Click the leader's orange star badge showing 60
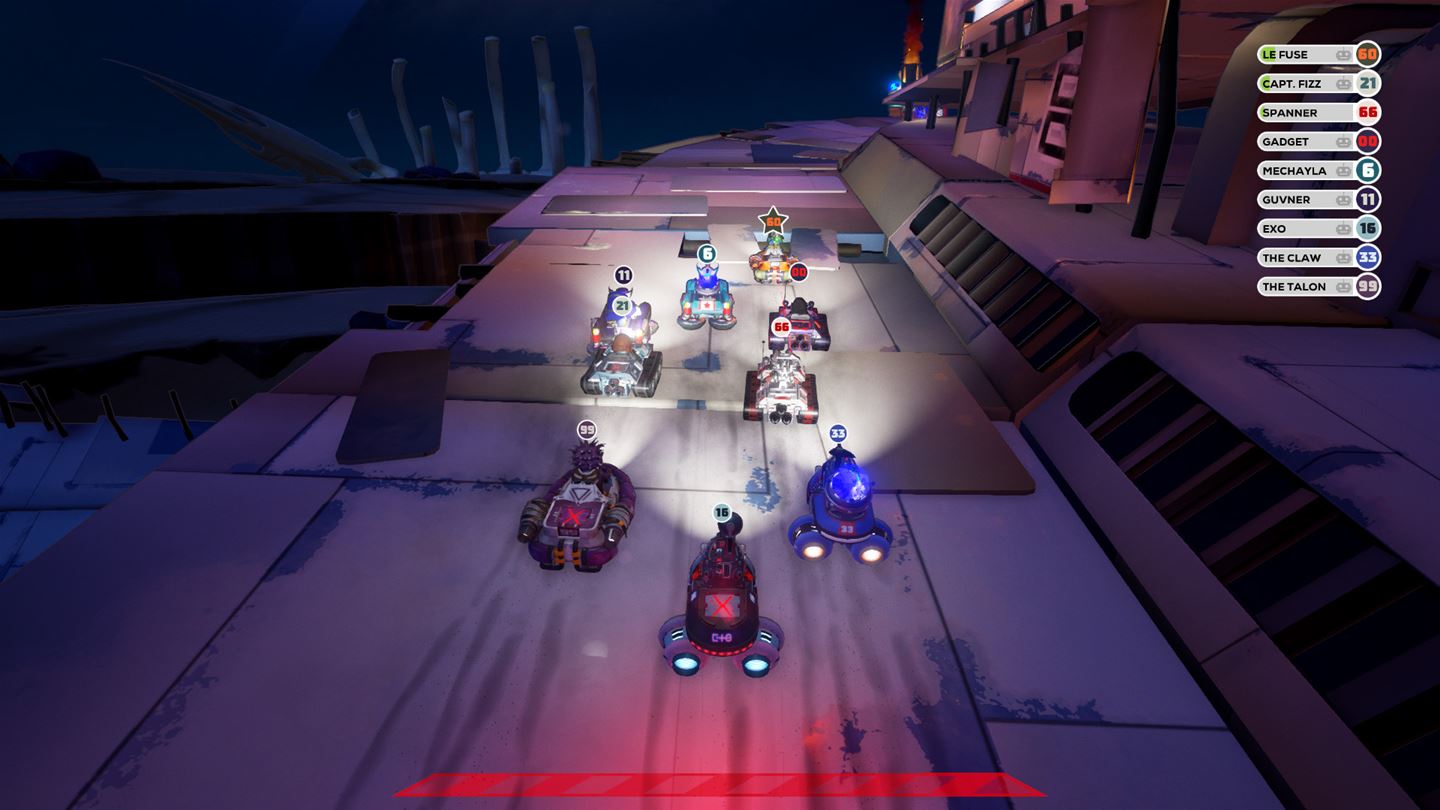The height and width of the screenshot is (810, 1440). coord(772,222)
